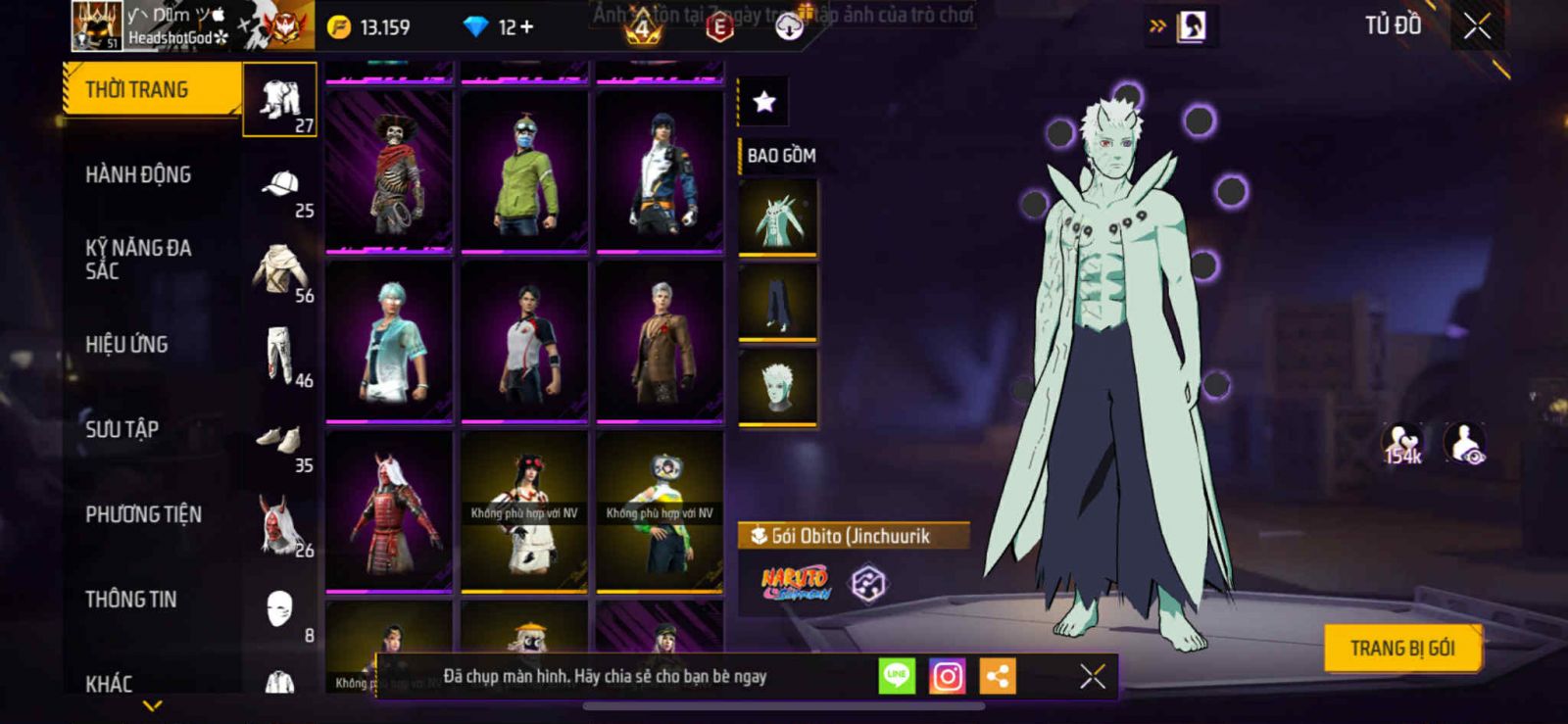Dismiss the screenshot share banner
Screen dimensions: 1568x724
[x=1093, y=676]
